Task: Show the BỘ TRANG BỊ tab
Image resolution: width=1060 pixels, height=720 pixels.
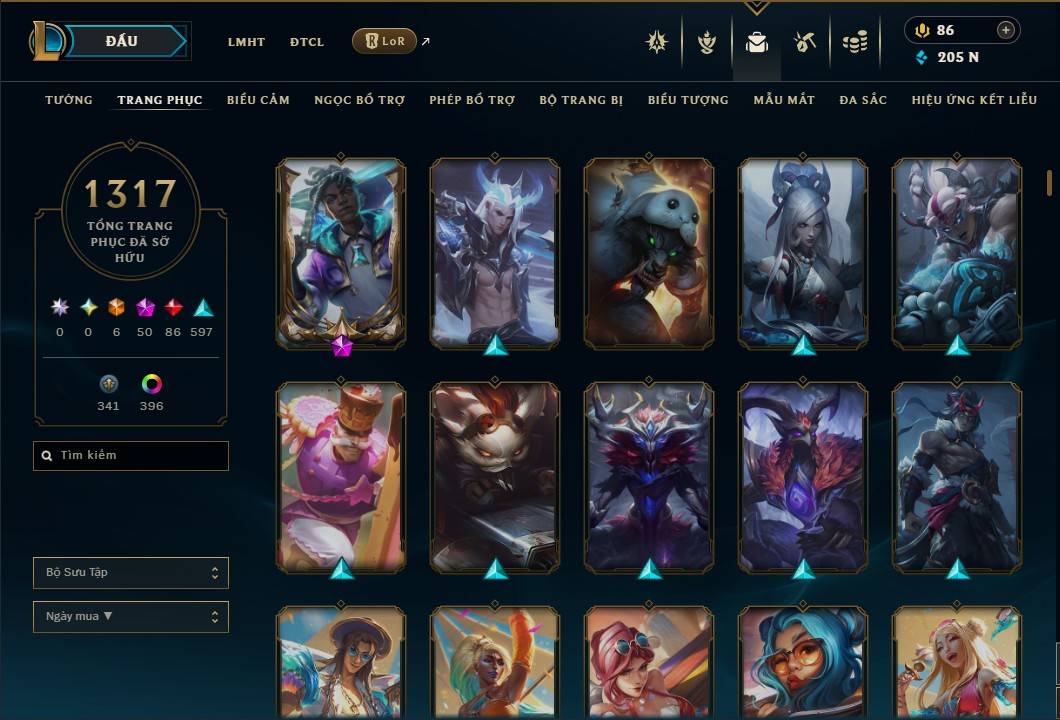Action: point(581,100)
